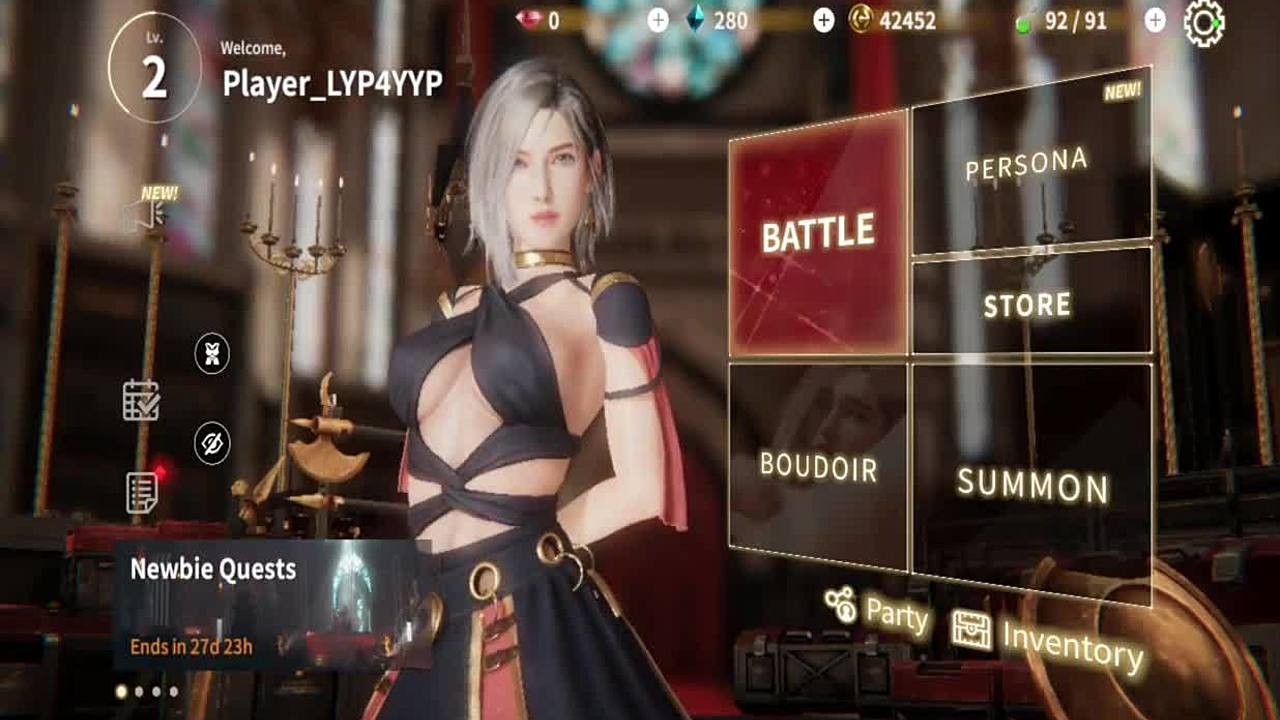The width and height of the screenshot is (1280, 720).
Task: Open the calendar check-in icon
Action: (141, 400)
